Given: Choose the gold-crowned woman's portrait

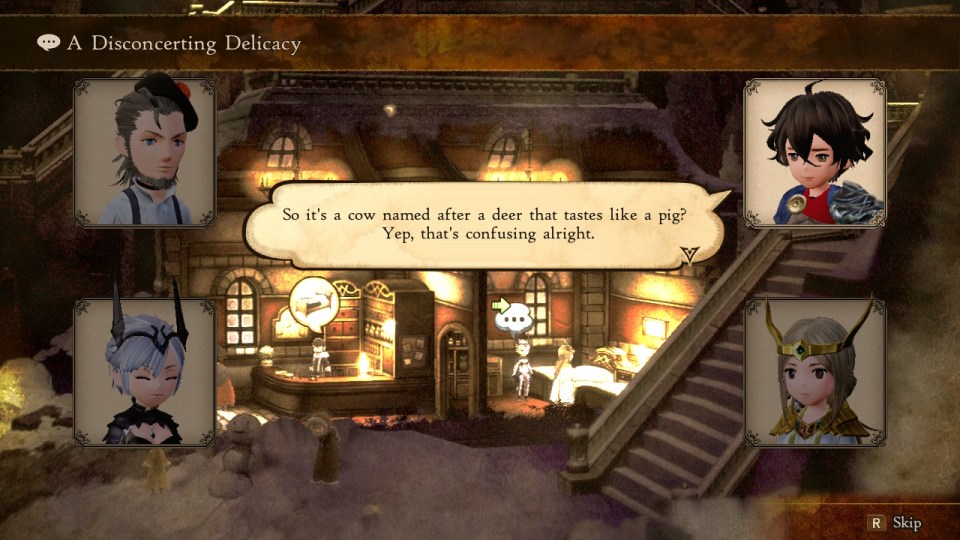Looking at the screenshot, I should coord(815,372).
